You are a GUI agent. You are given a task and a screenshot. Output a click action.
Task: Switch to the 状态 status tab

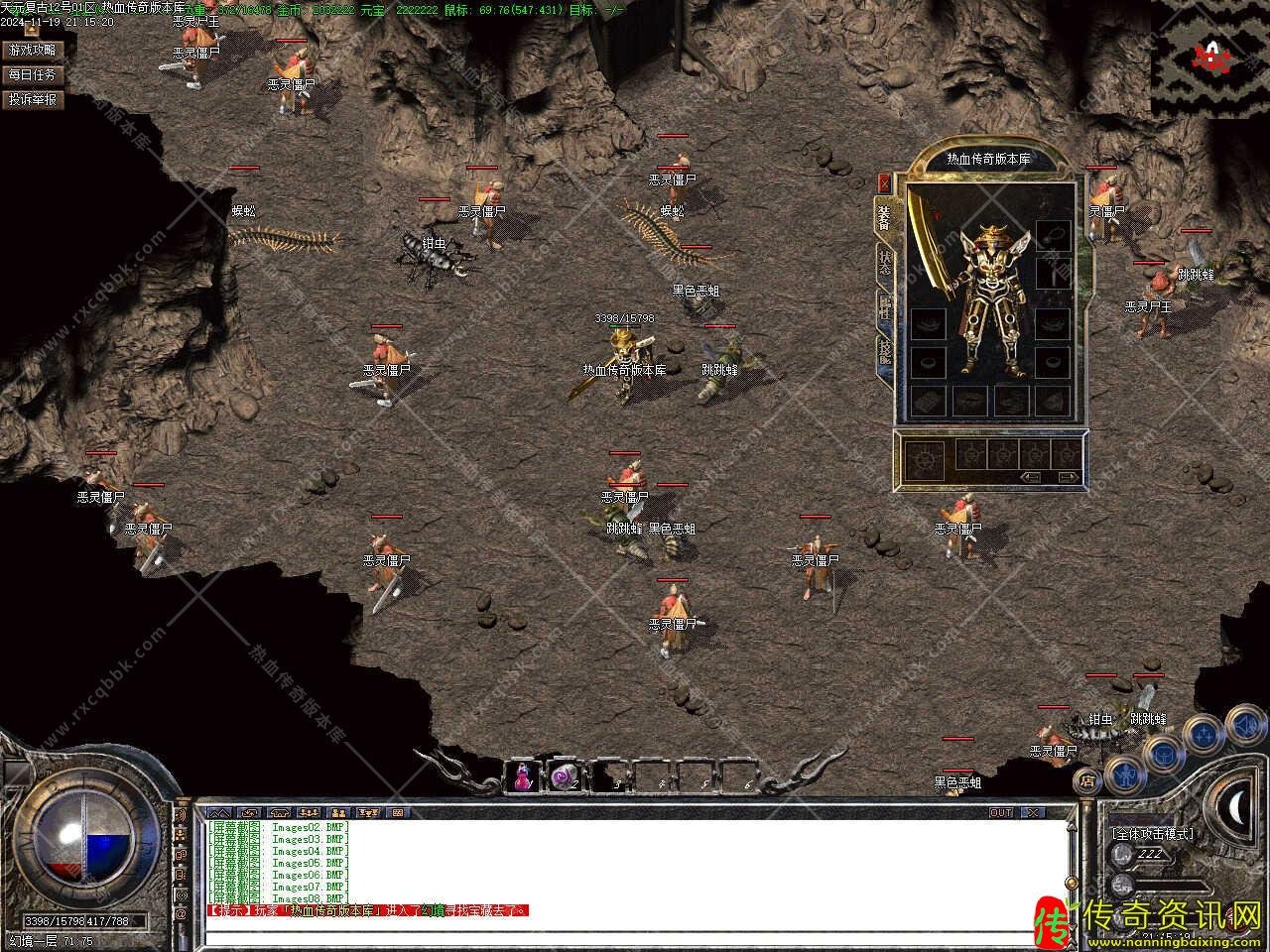[x=883, y=263]
